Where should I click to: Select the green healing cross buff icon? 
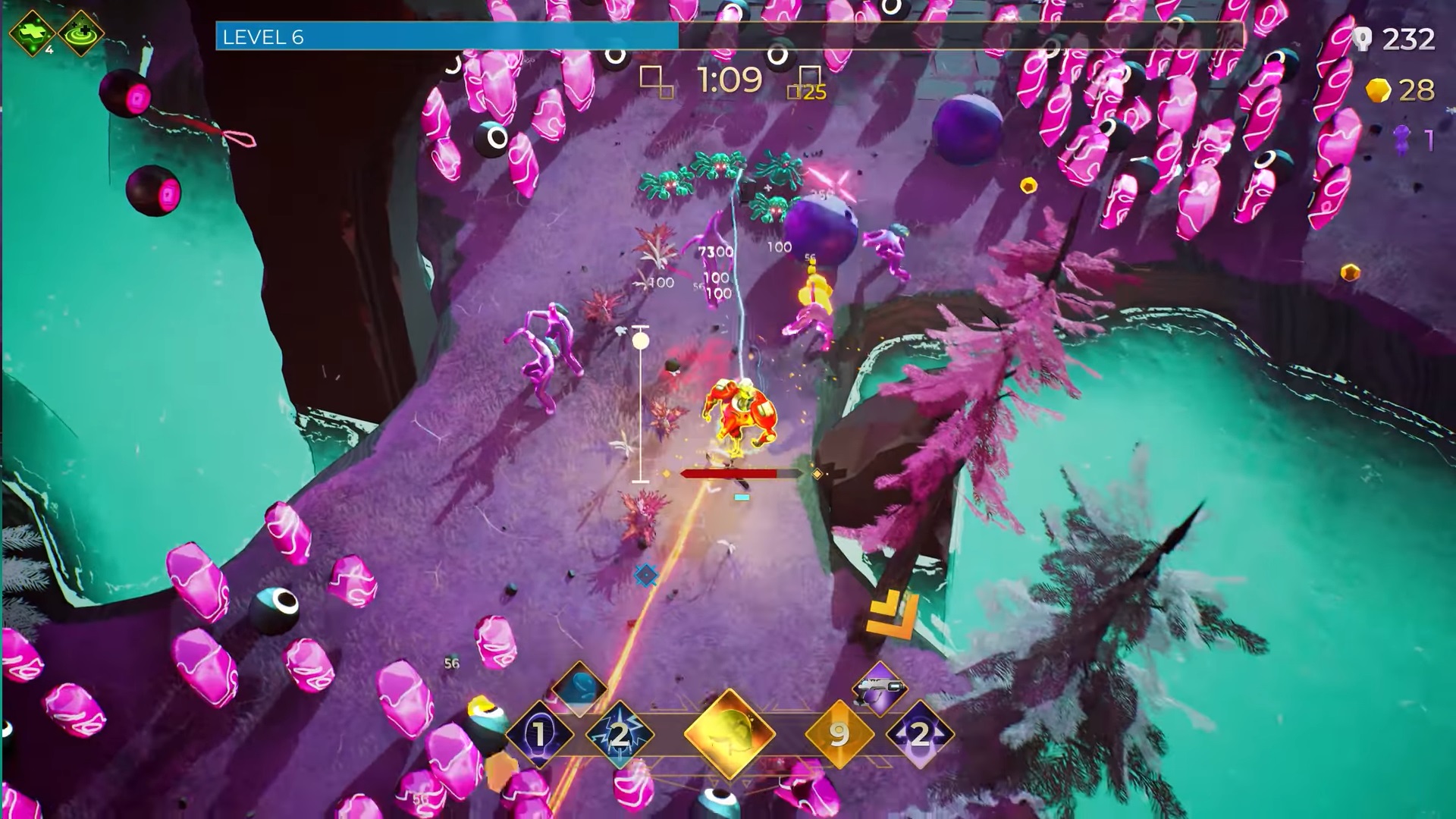[x=33, y=33]
